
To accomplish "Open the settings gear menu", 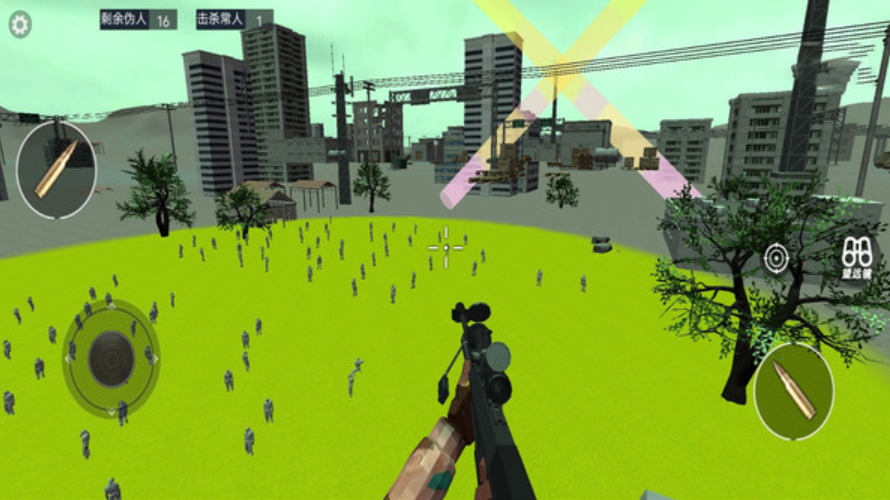I will pyautogui.click(x=20, y=24).
